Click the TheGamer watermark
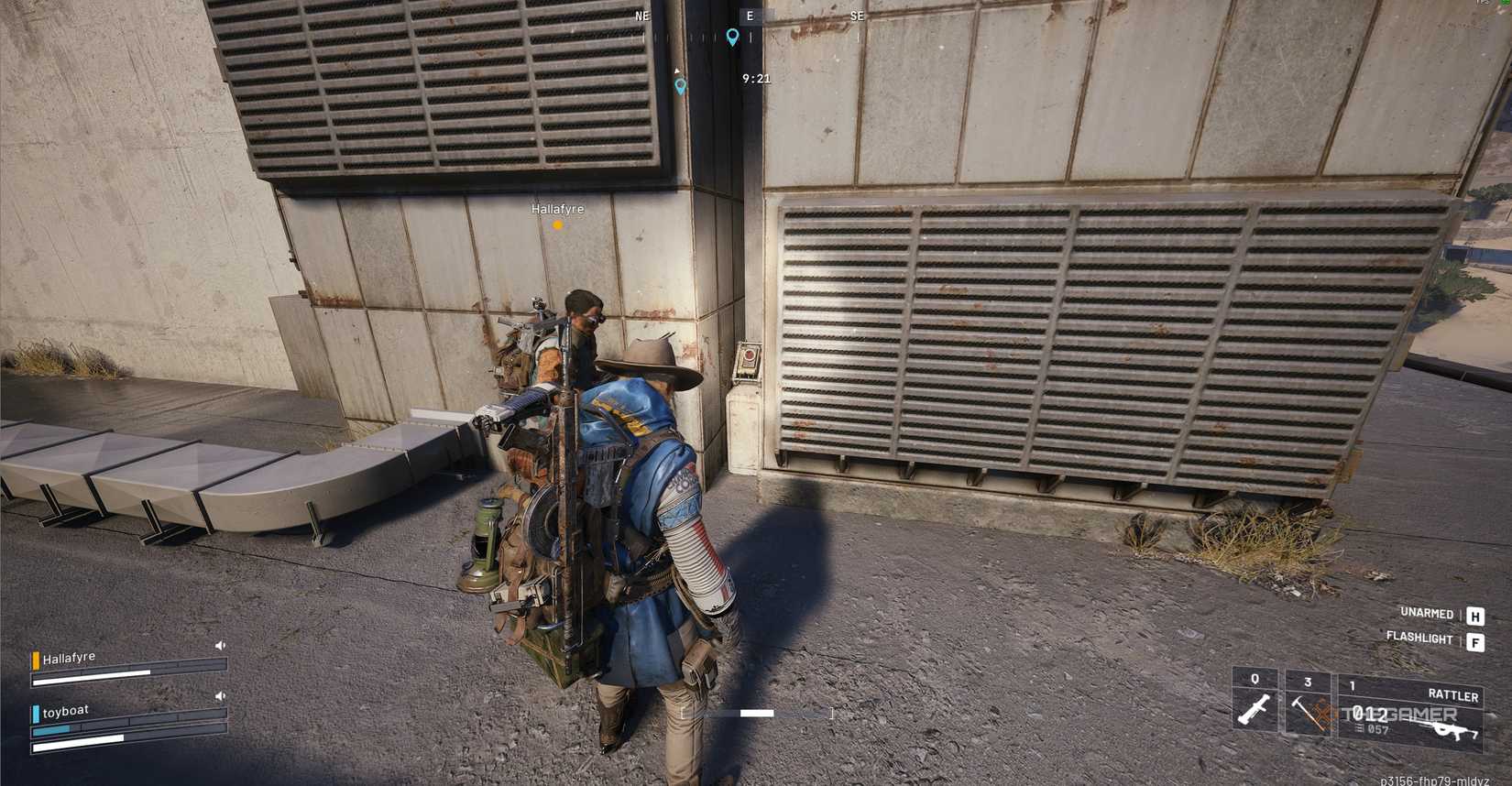1512x786 pixels. point(1398,713)
